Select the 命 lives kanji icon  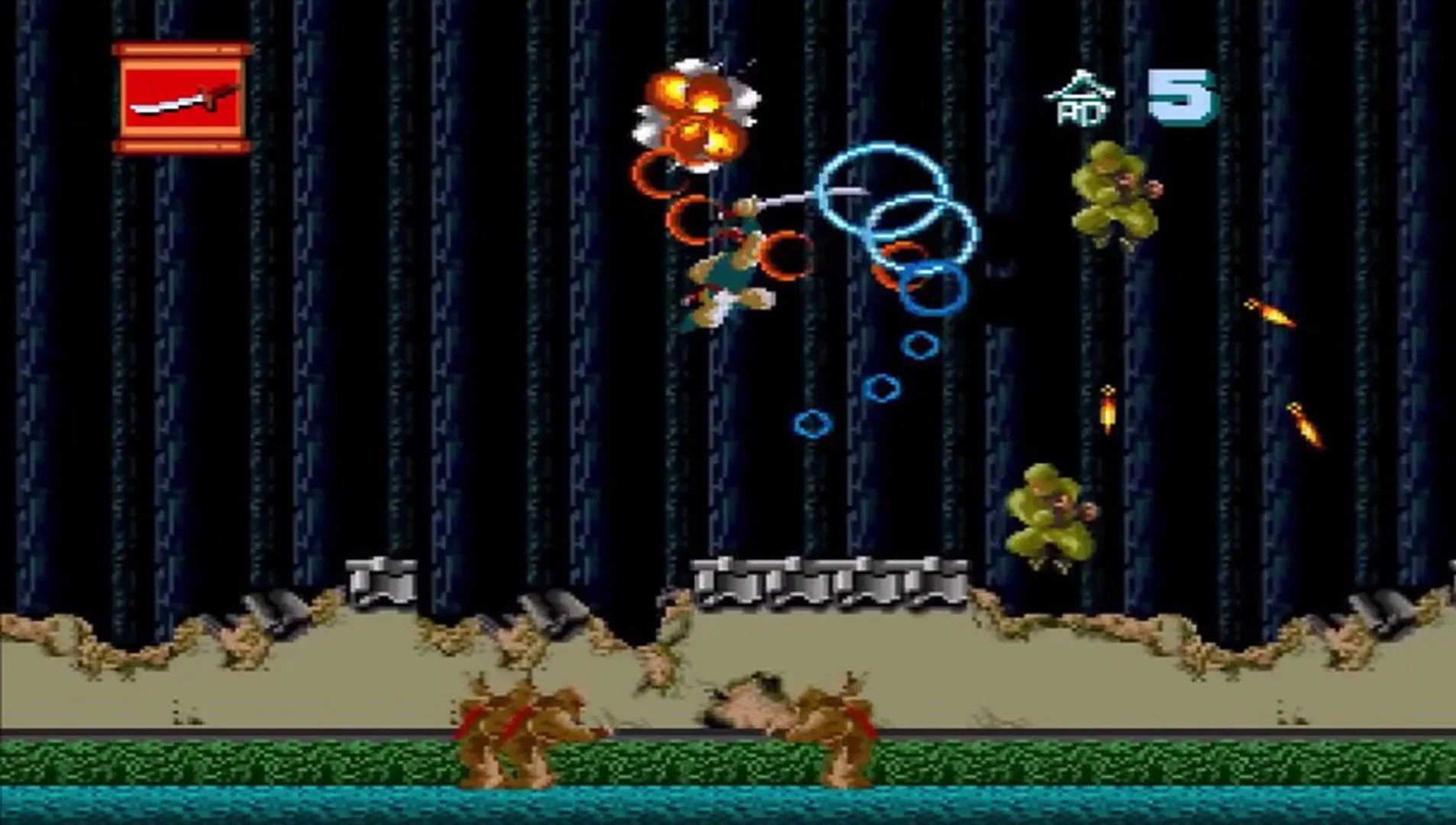(1079, 98)
